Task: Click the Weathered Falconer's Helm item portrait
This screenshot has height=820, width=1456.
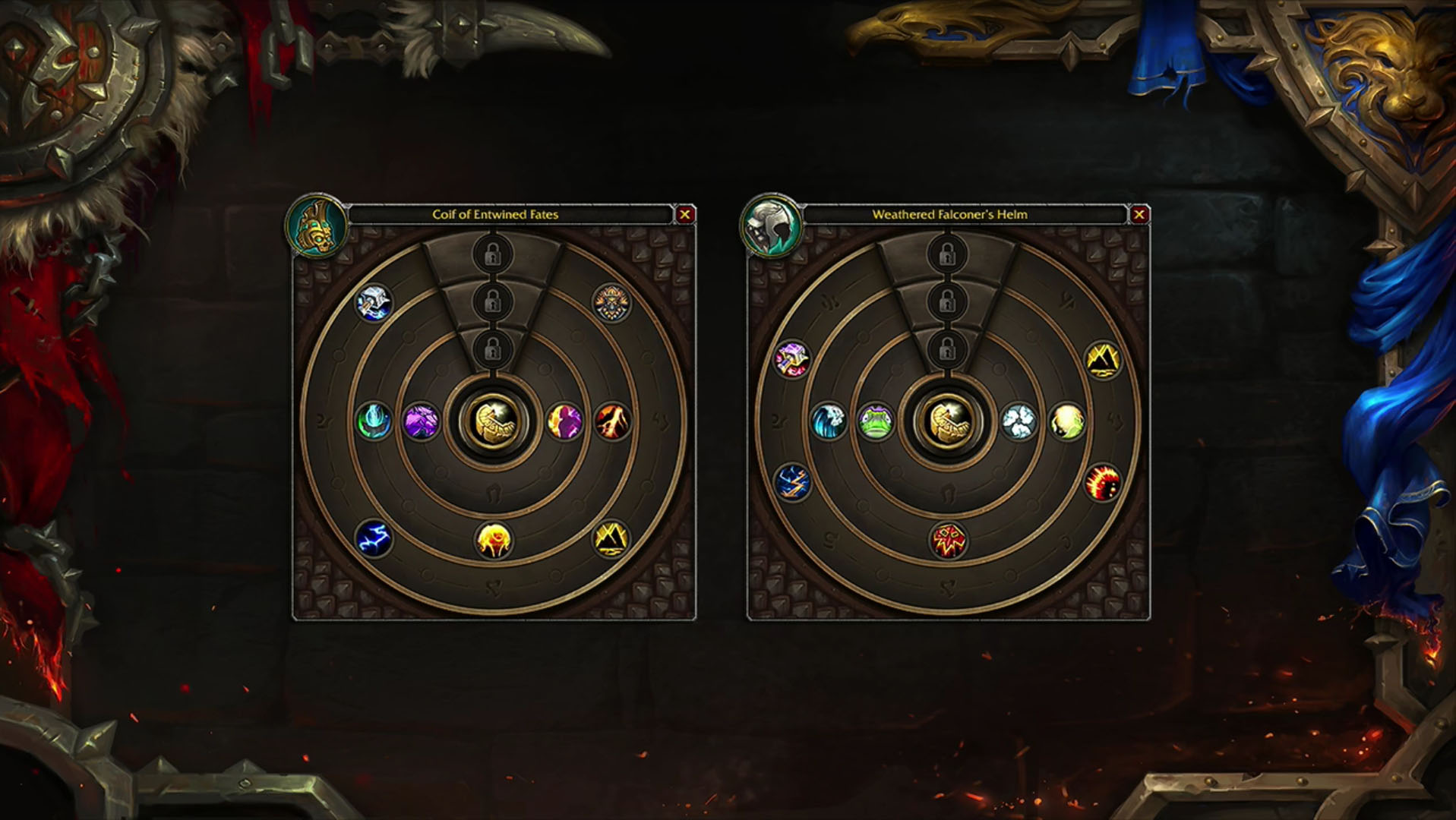Action: coord(771,225)
